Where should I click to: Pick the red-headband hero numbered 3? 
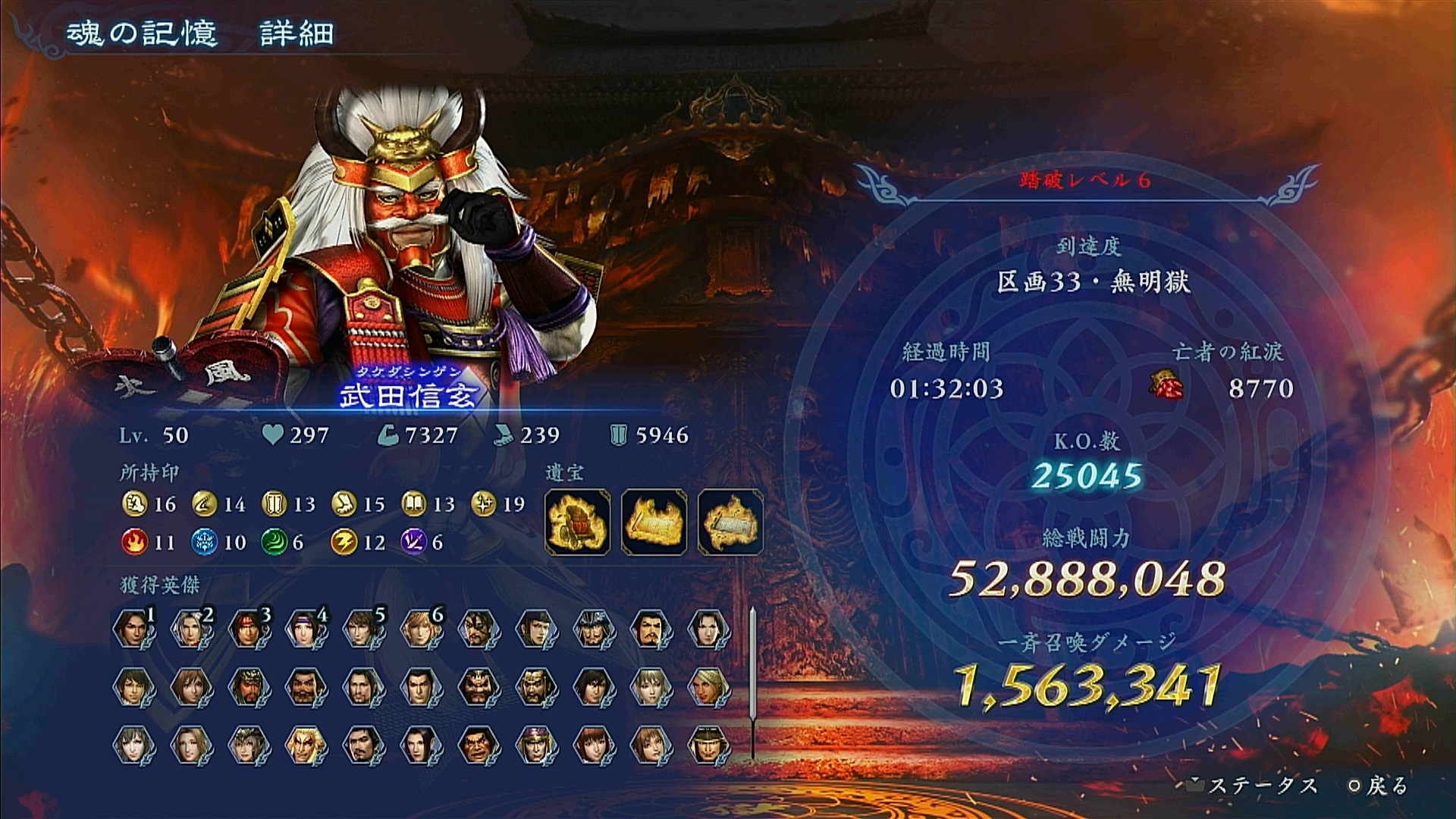pos(249,629)
